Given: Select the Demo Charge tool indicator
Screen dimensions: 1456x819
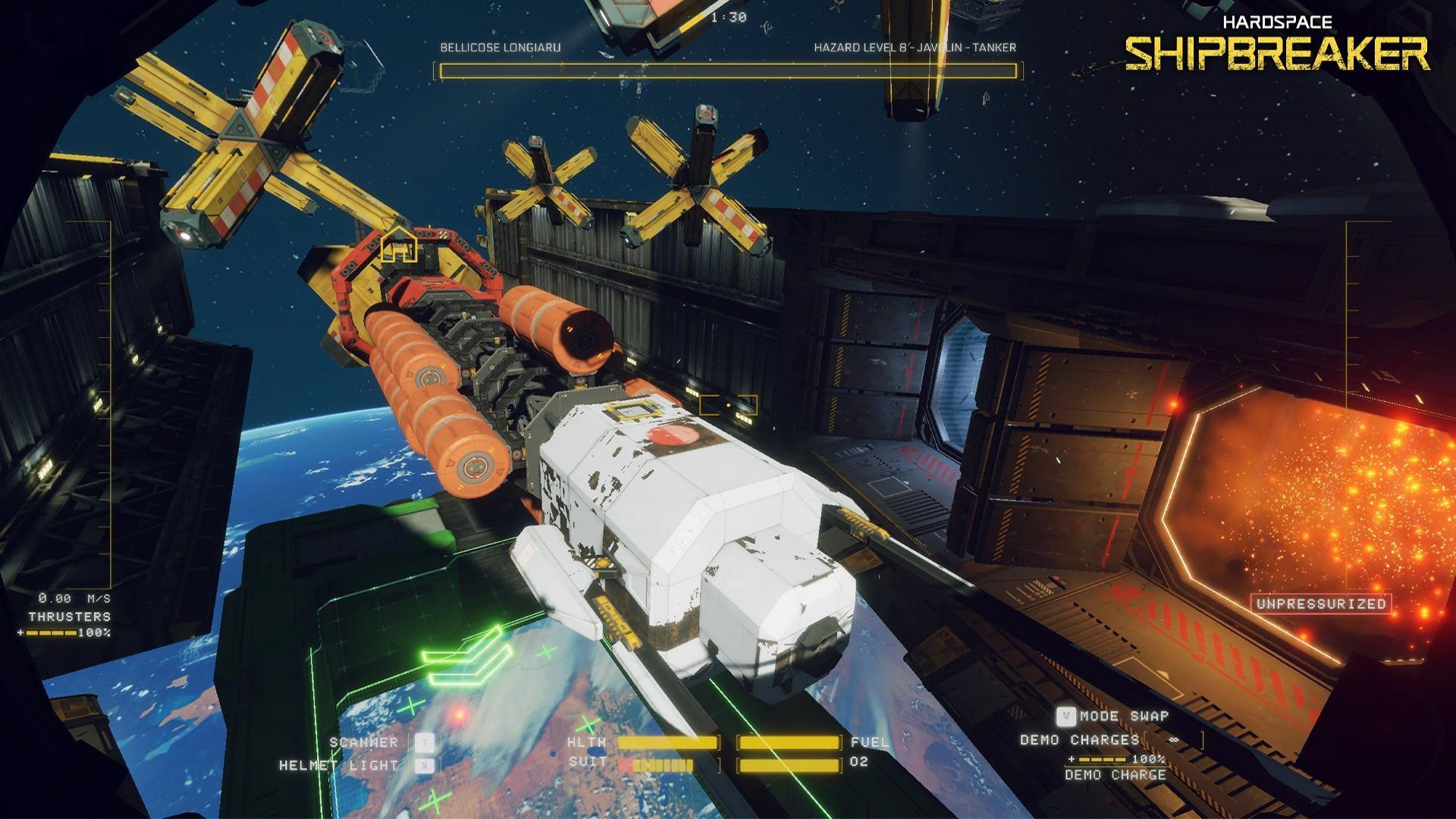Looking at the screenshot, I should tap(1115, 774).
